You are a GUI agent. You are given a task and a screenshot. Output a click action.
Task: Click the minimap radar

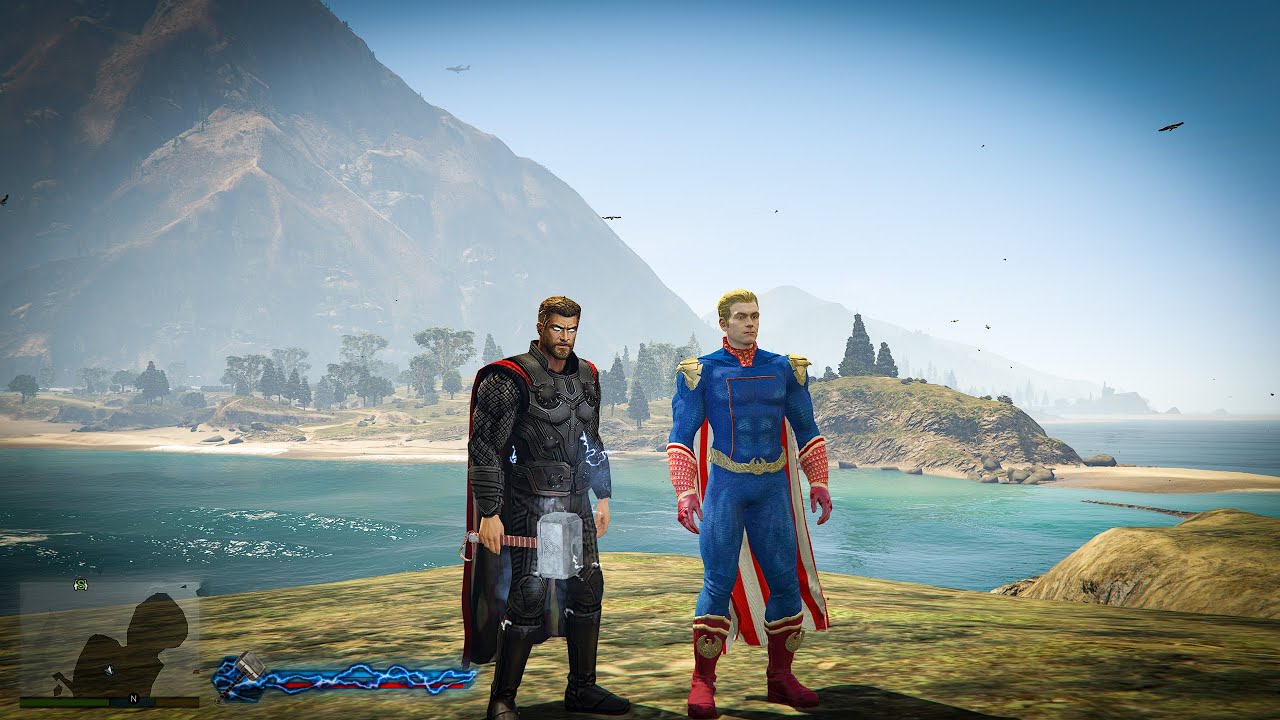coord(109,640)
